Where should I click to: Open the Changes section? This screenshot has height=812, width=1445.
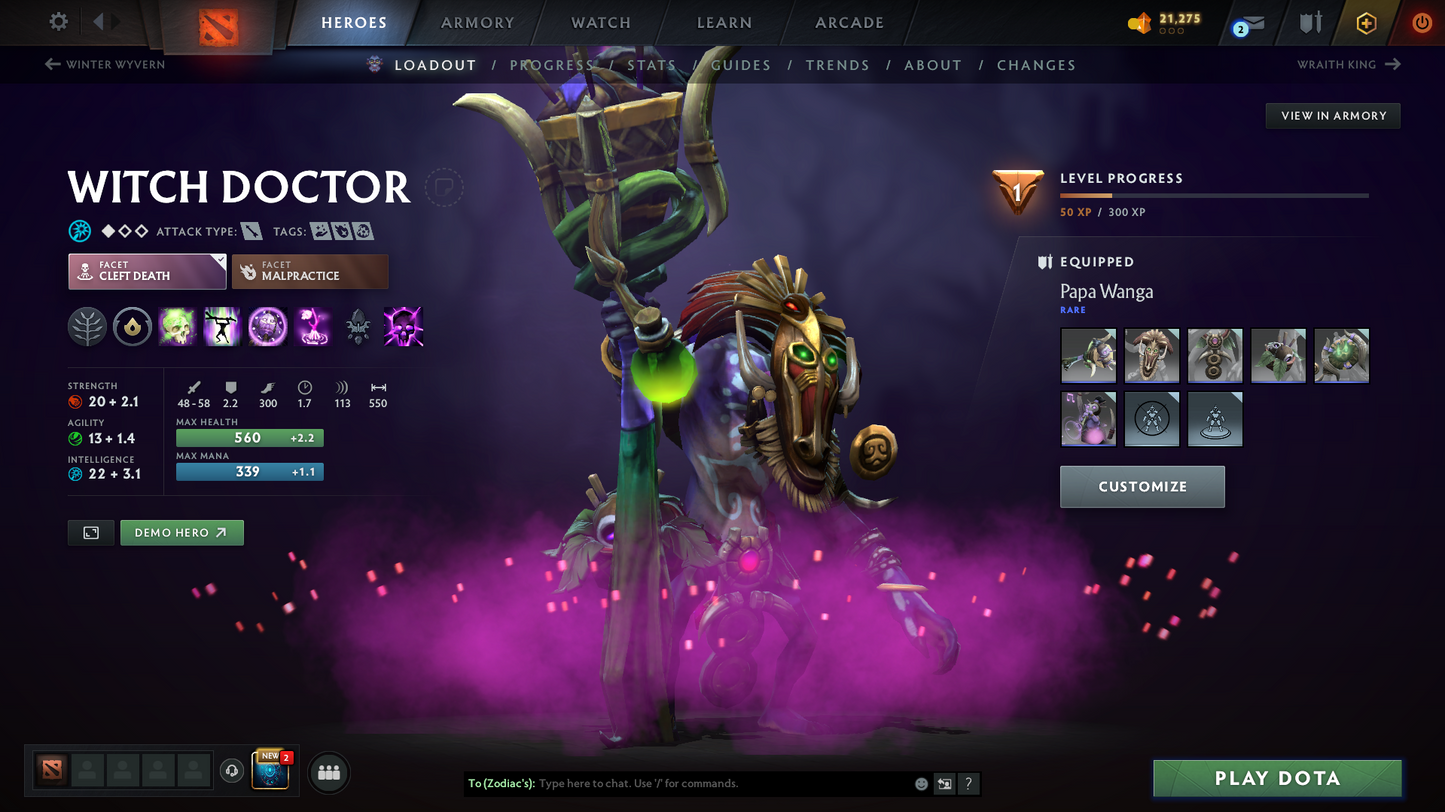(x=1036, y=65)
